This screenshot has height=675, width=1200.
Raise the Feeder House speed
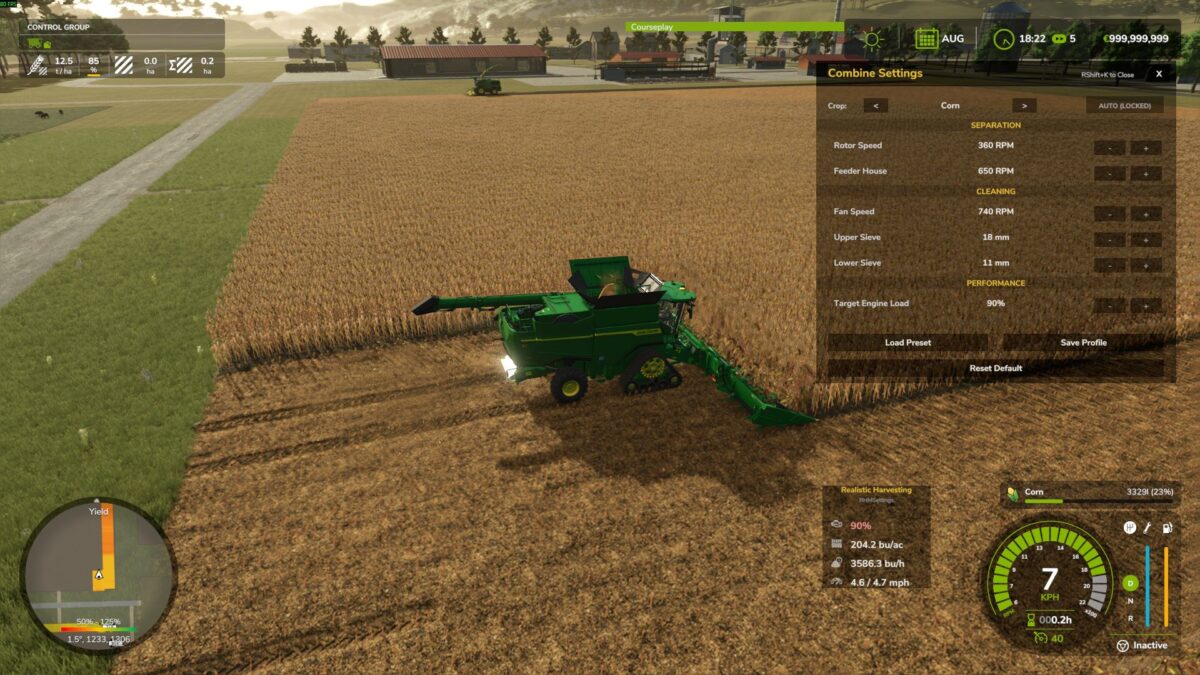tap(1146, 173)
